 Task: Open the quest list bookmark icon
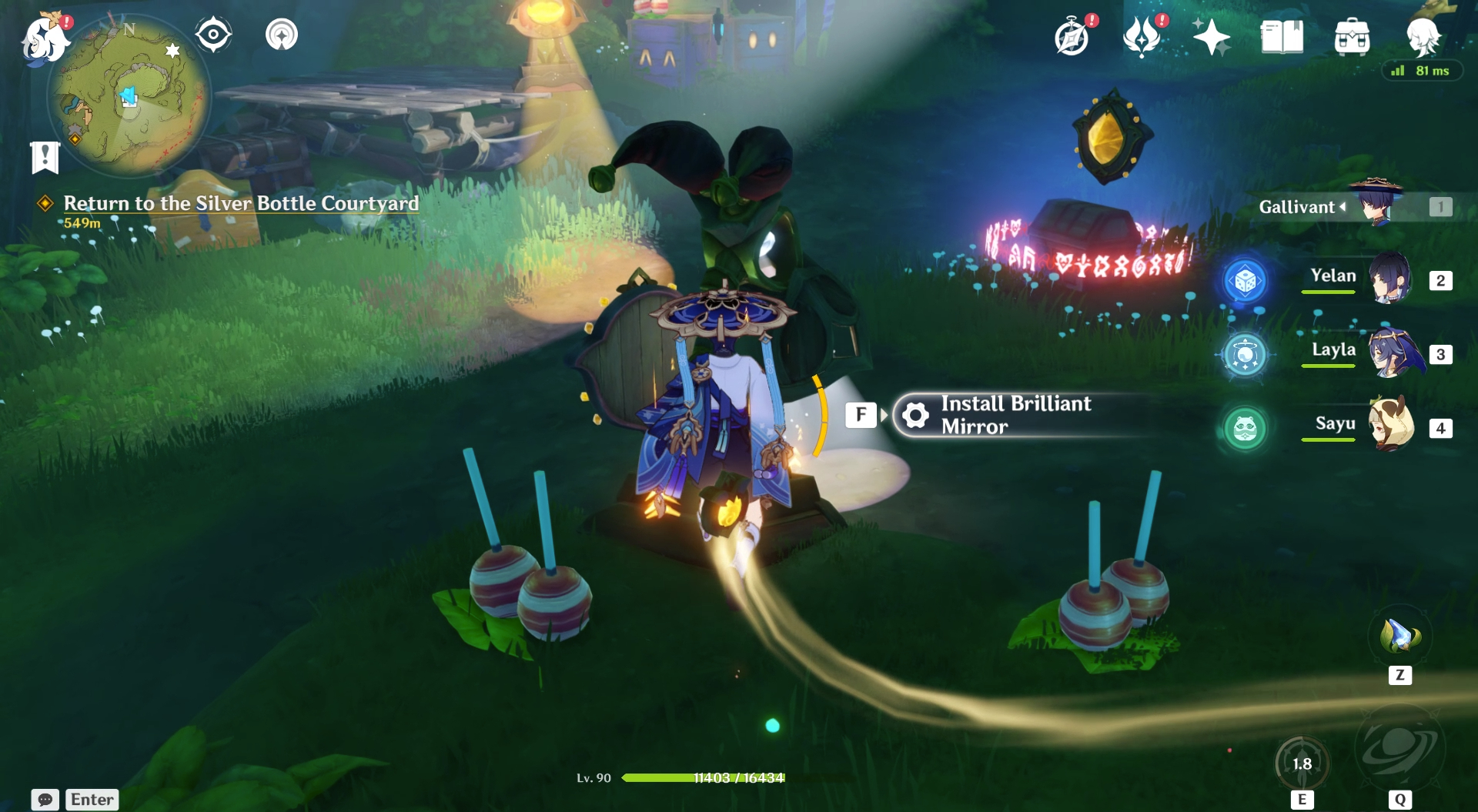coord(45,158)
